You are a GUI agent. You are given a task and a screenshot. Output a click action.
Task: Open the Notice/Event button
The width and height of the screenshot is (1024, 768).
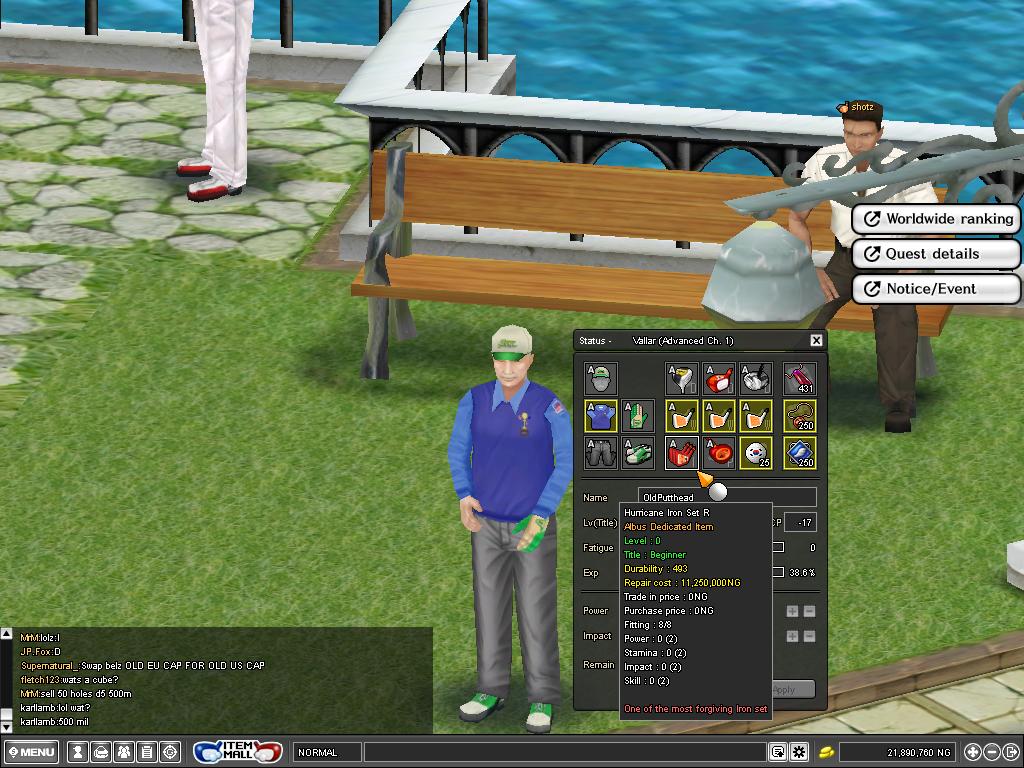tap(937, 289)
